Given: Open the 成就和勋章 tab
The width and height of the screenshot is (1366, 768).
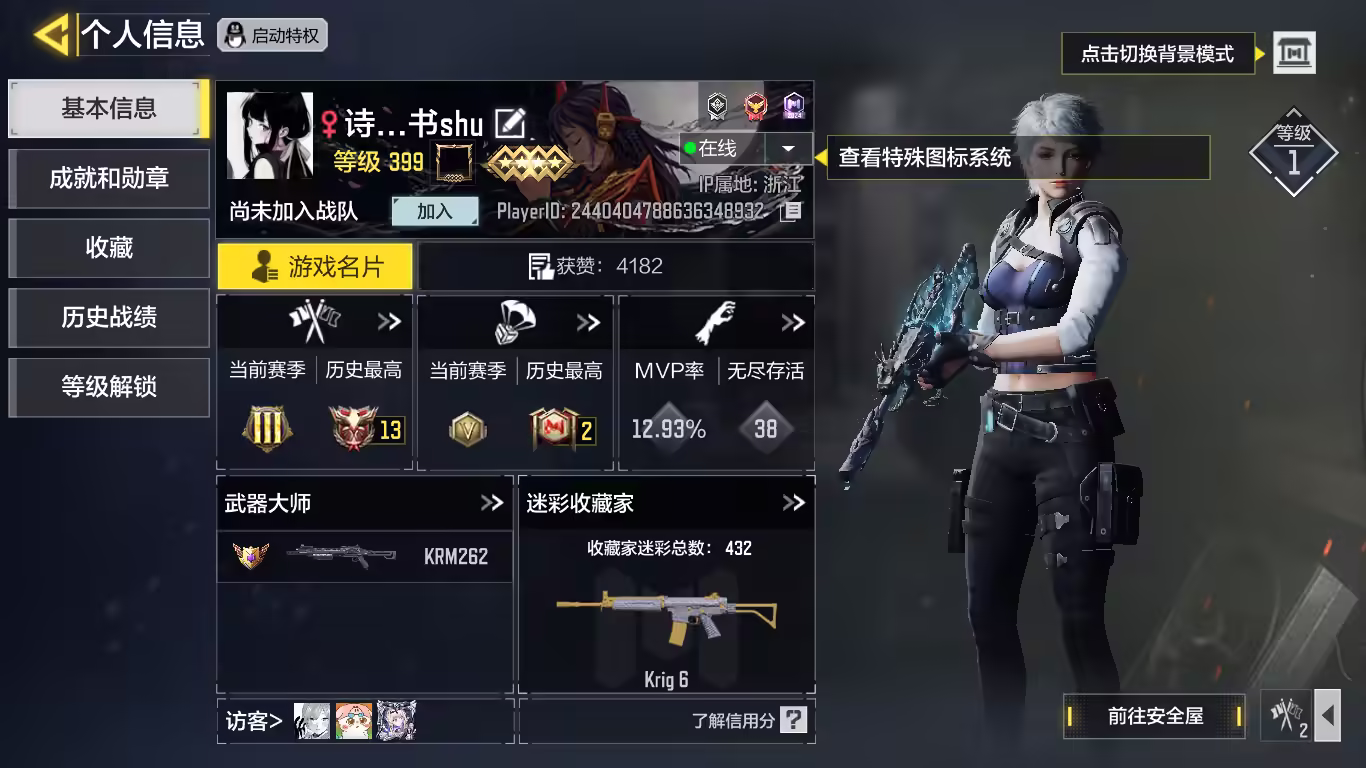Looking at the screenshot, I should tap(108, 178).
